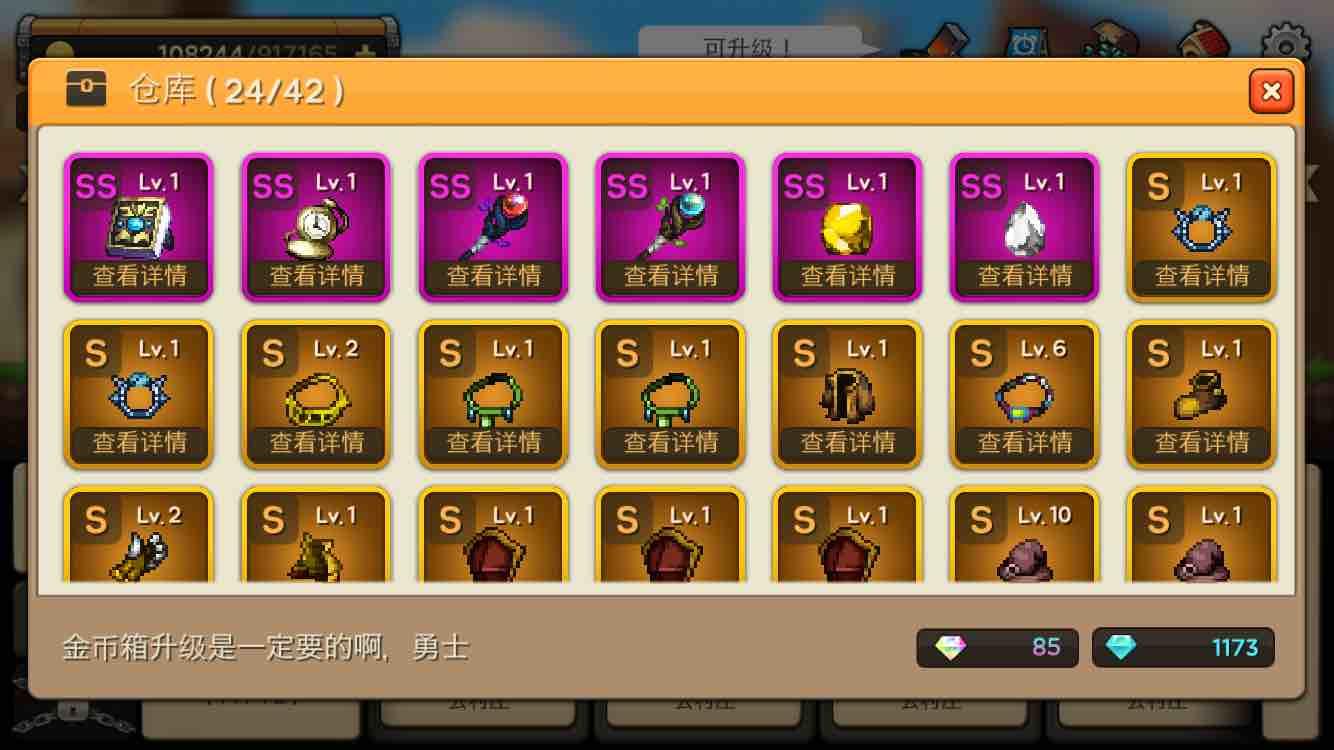Viewport: 1334px width, 750px height.
Task: Select the Lv.6 necklace item
Action: coord(1024,393)
